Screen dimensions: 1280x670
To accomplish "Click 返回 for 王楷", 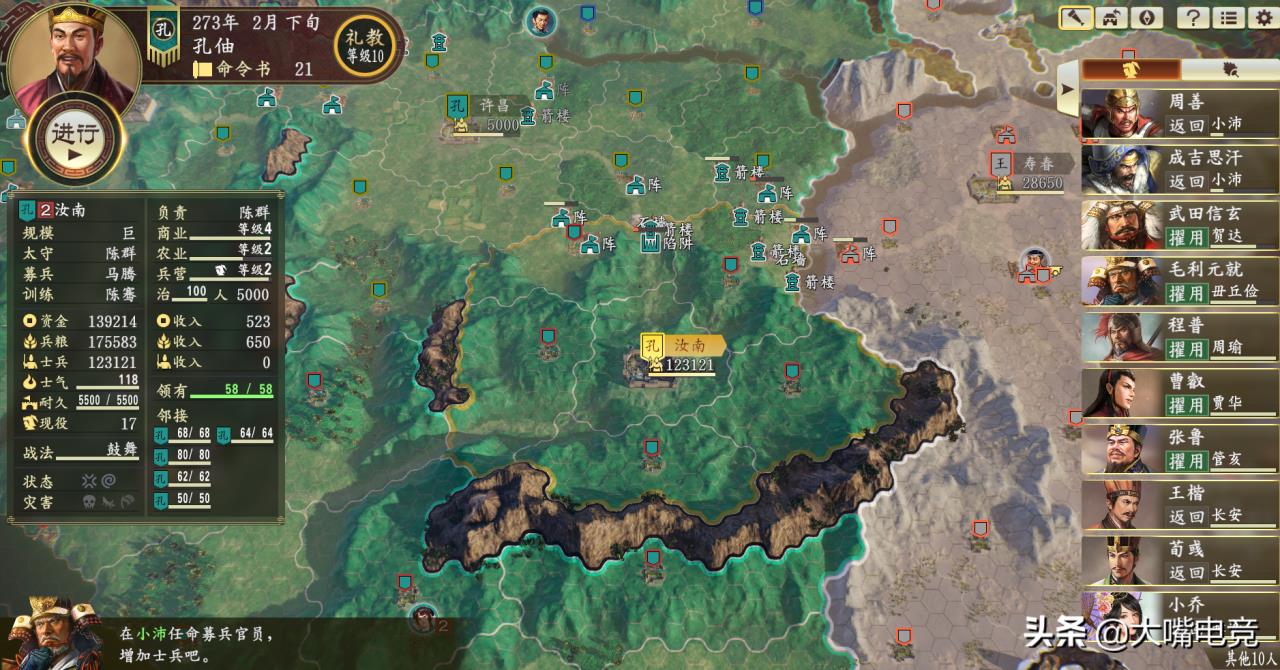I will tap(1186, 517).
